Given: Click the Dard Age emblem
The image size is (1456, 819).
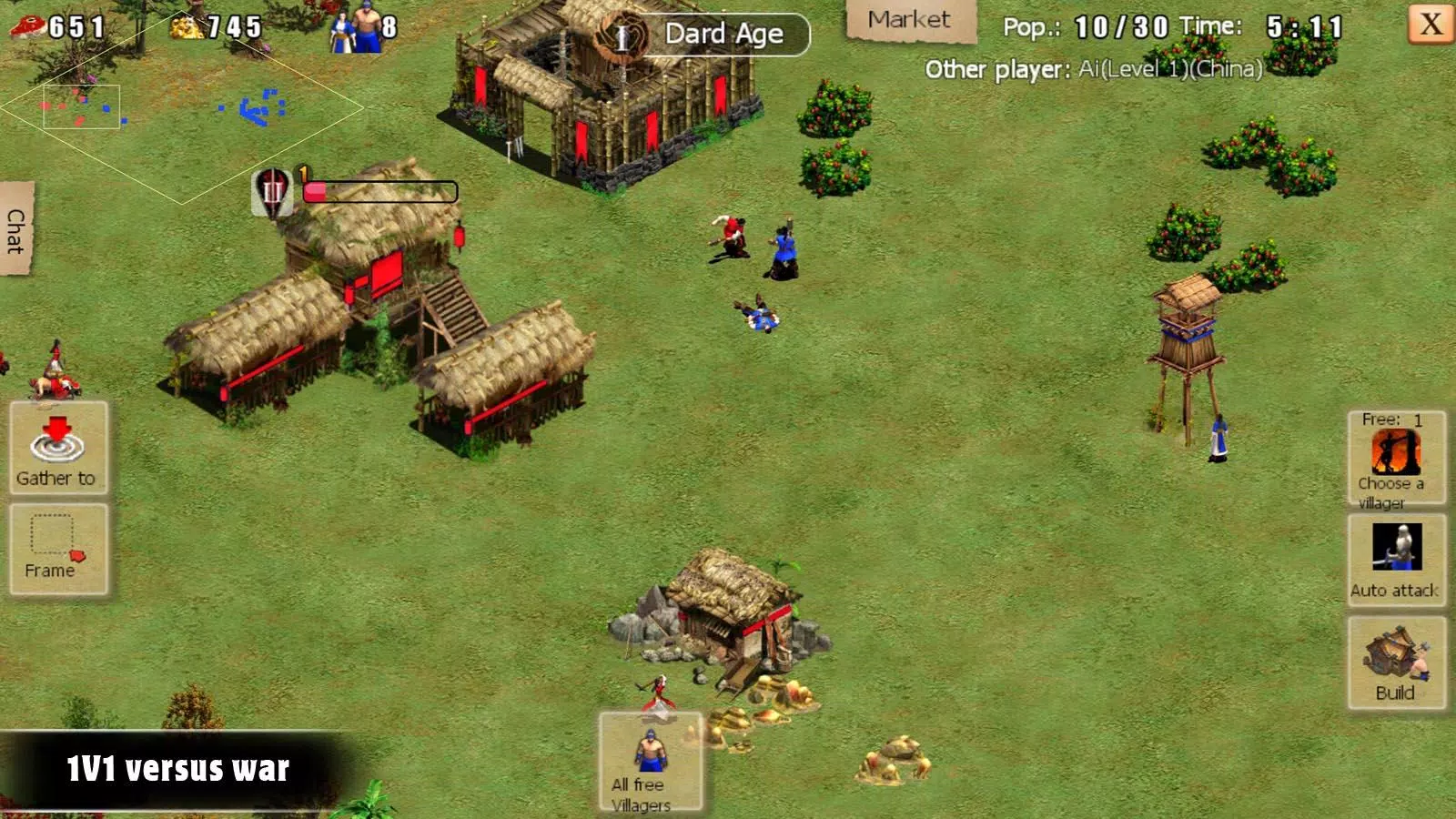Looking at the screenshot, I should 622,35.
